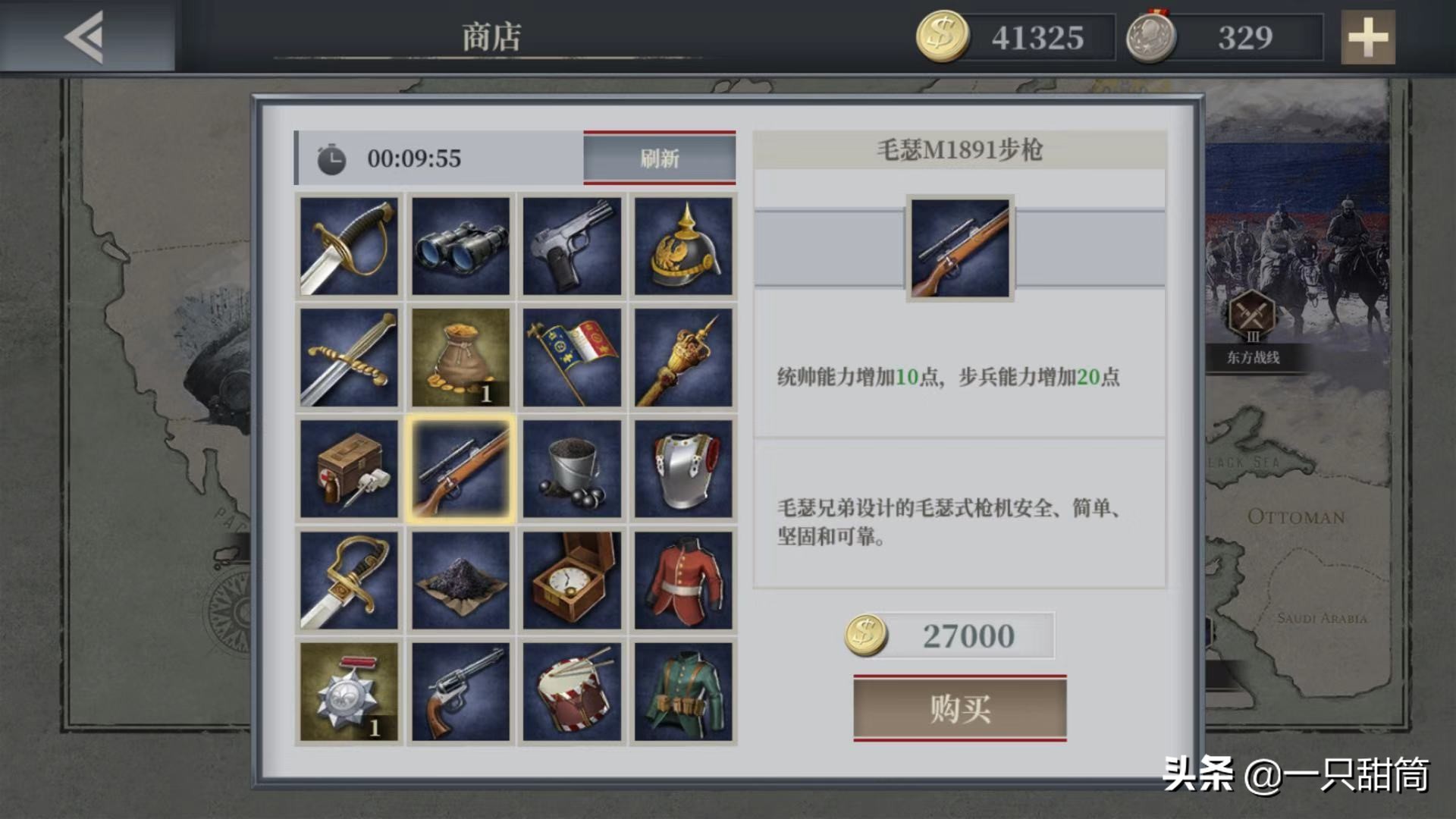
Task: Select the gold coin pouch item
Action: [461, 356]
